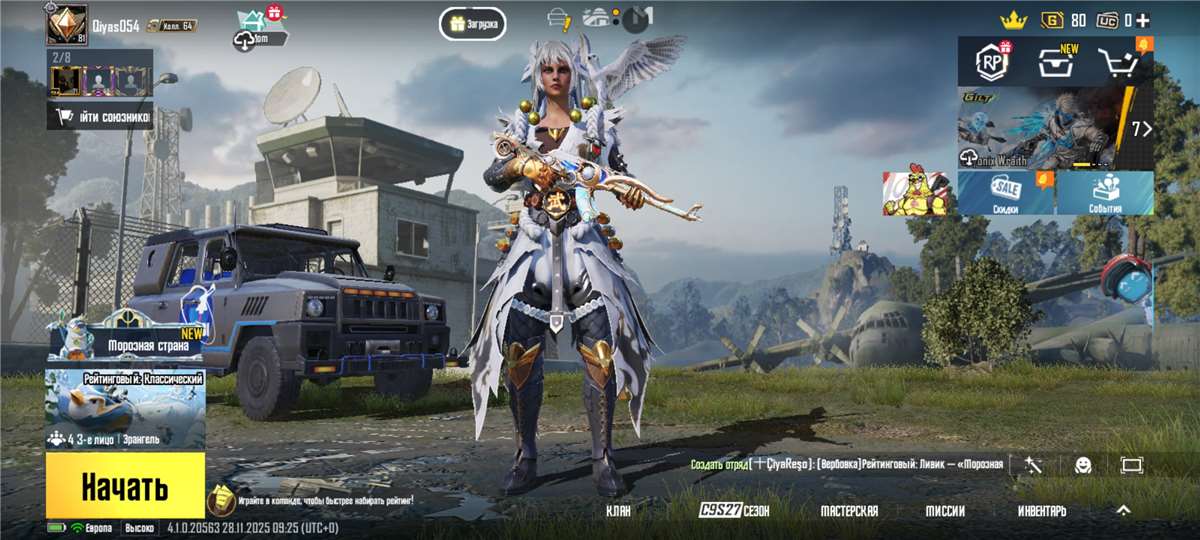
Task: Open the Загрузка gift button
Action: tap(472, 23)
